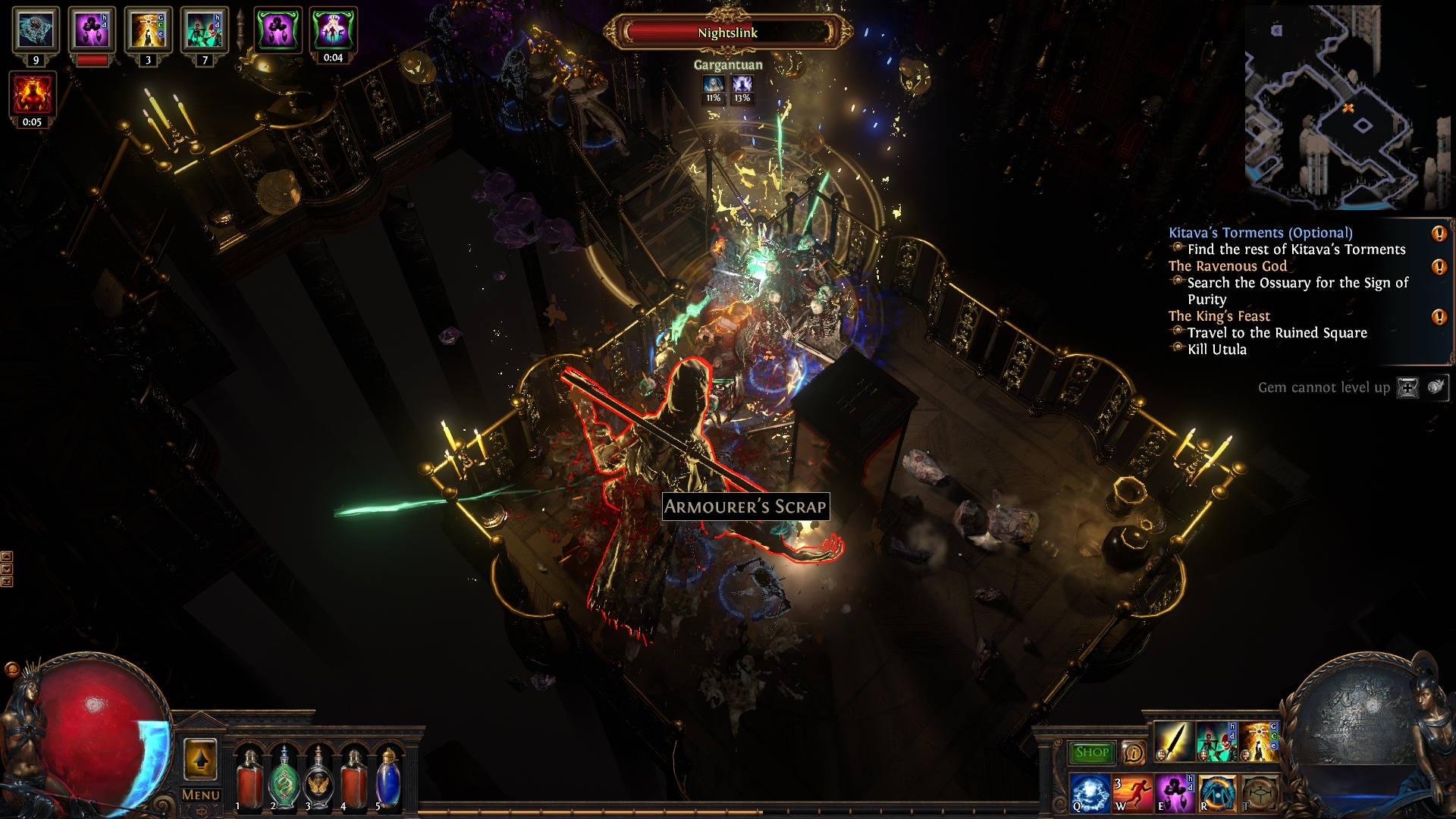Screen dimensions: 1456x819
Task: Select the T skill slot
Action: [1259, 792]
